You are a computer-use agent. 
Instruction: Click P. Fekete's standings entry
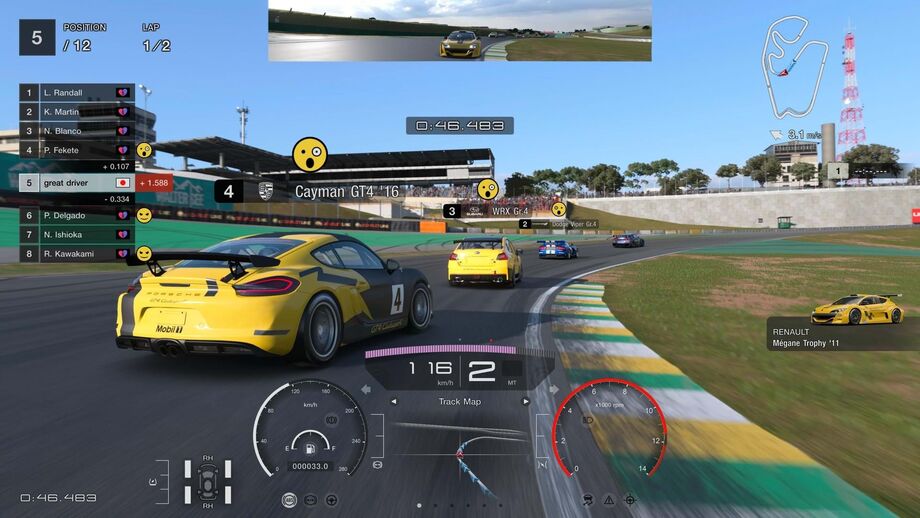coord(76,149)
